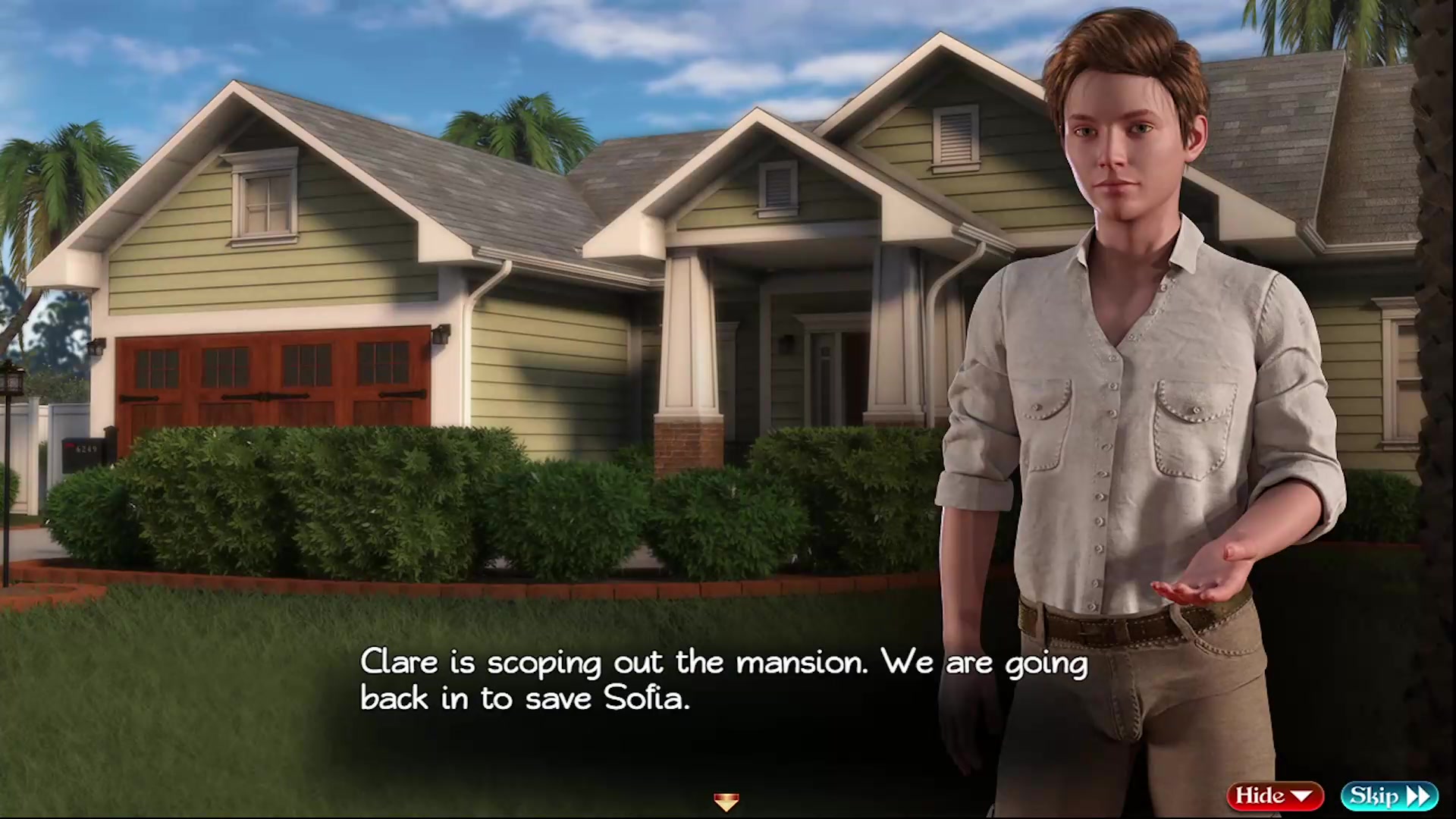The image size is (1456, 819).
Task: Skip the current dialogue
Action: point(1389,795)
